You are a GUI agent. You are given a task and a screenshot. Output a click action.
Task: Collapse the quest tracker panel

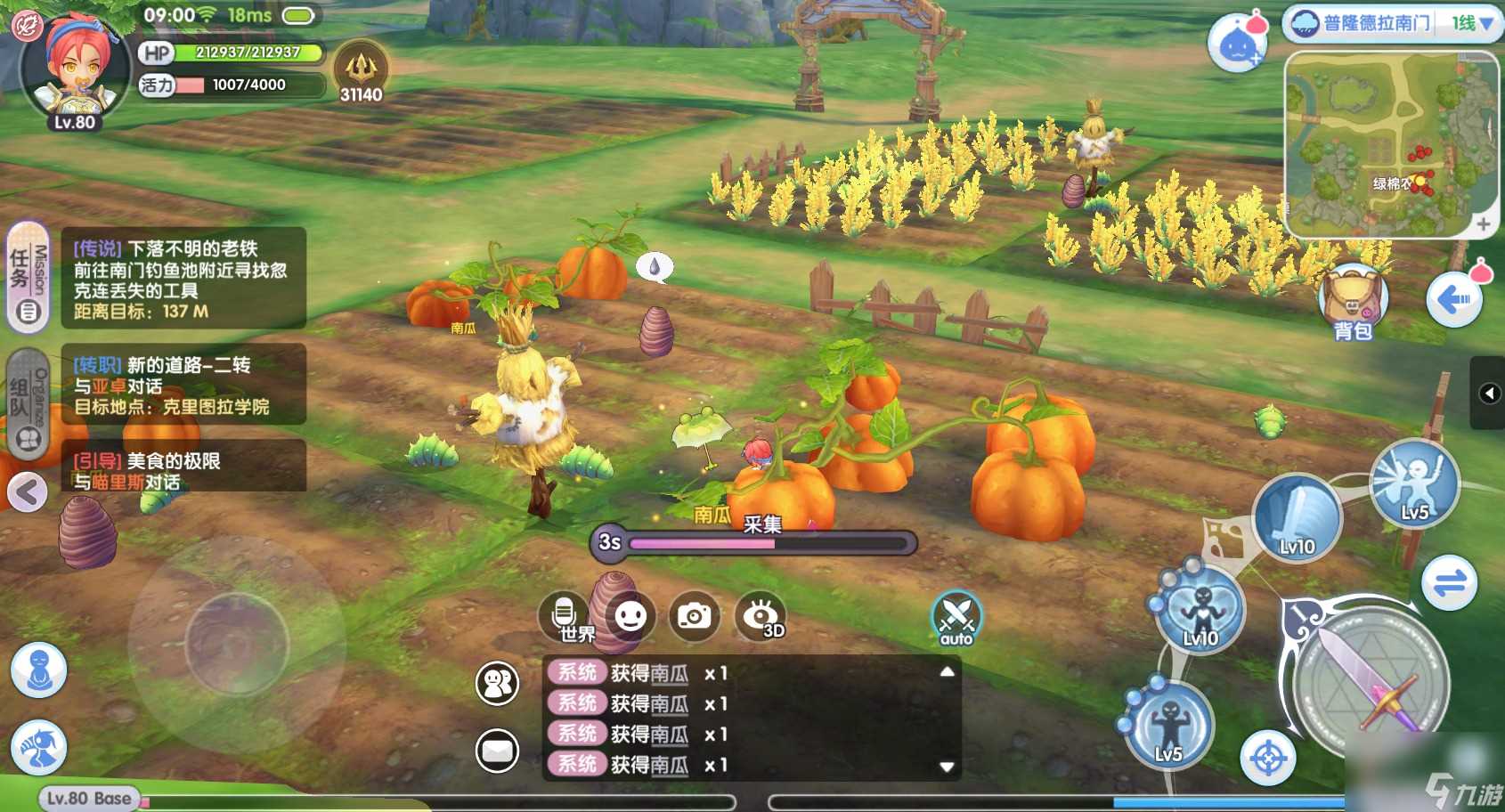coord(27,491)
